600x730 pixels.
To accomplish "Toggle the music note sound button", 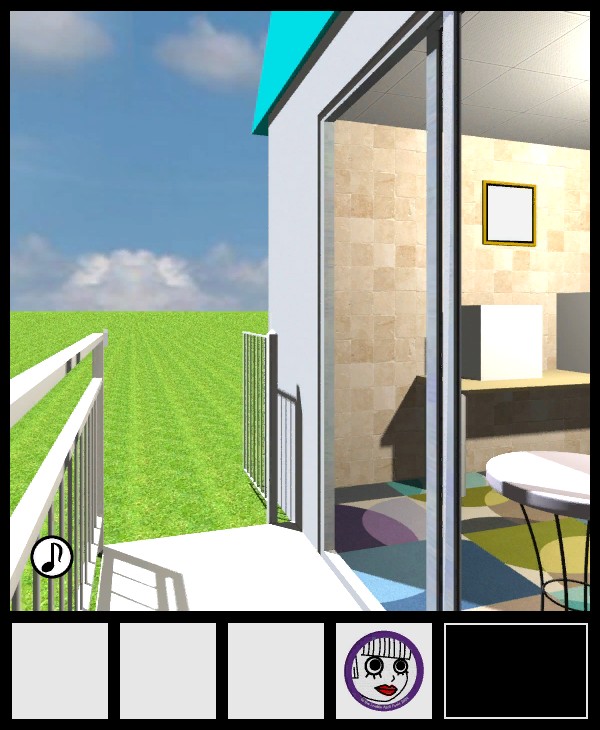I will point(51,557).
